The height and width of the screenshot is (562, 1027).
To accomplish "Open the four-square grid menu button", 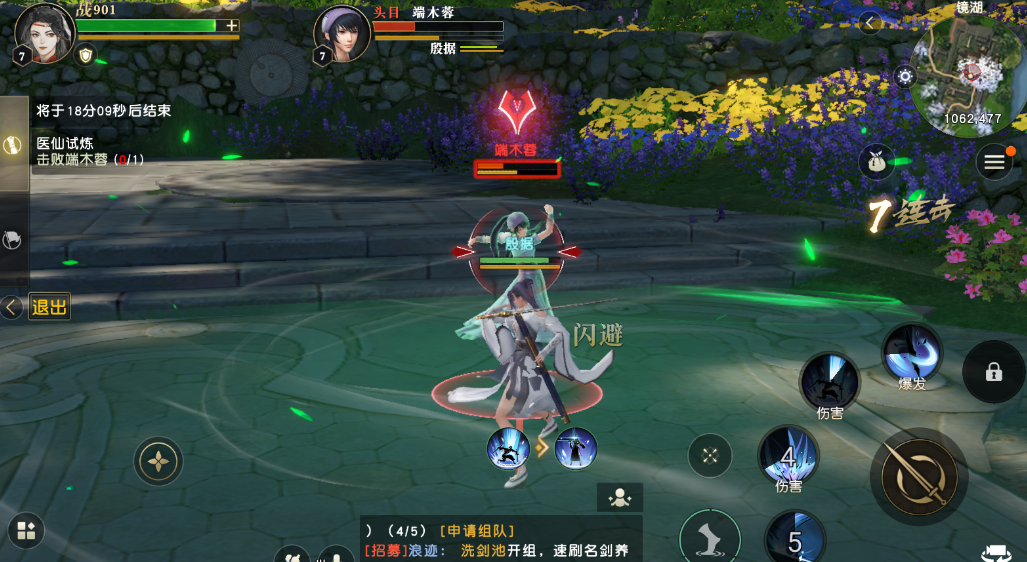I will pos(26,531).
